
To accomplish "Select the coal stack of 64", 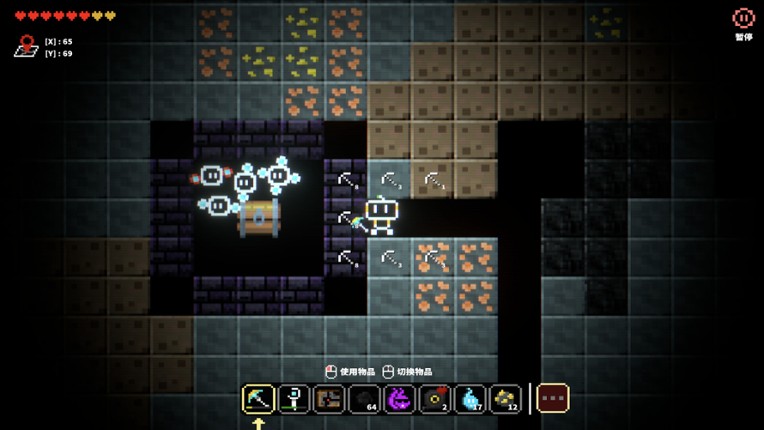I will tap(364, 398).
